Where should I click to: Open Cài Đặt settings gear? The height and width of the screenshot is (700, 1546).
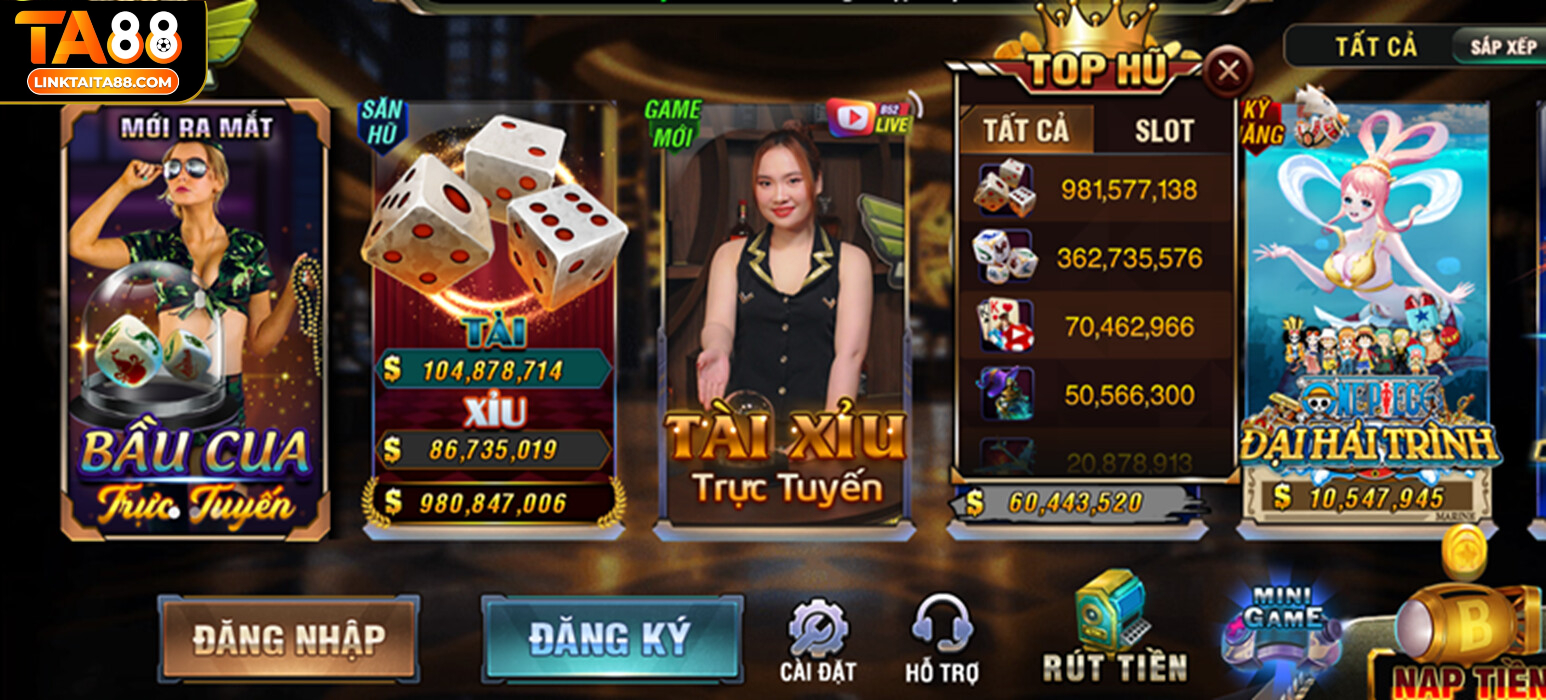817,642
